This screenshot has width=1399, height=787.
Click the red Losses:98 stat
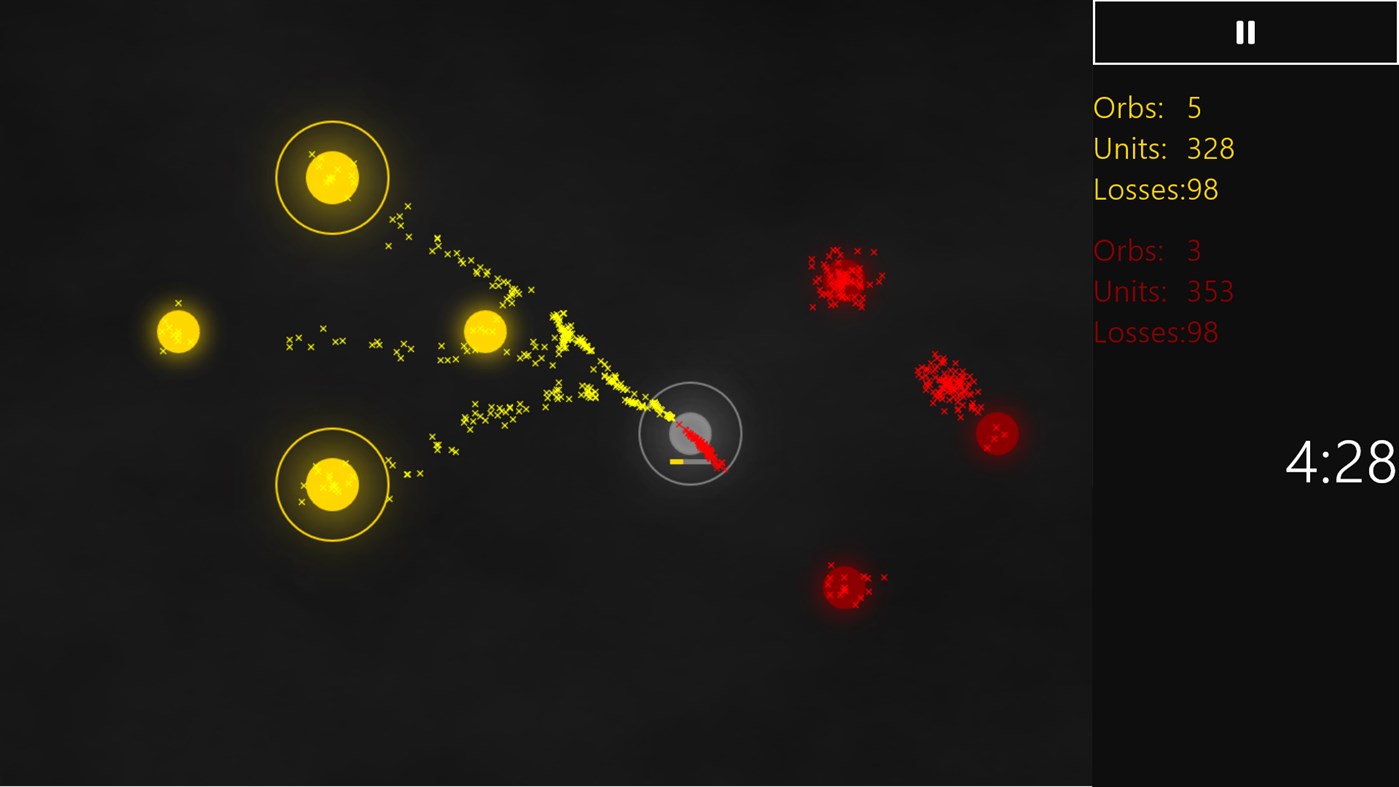point(1155,332)
